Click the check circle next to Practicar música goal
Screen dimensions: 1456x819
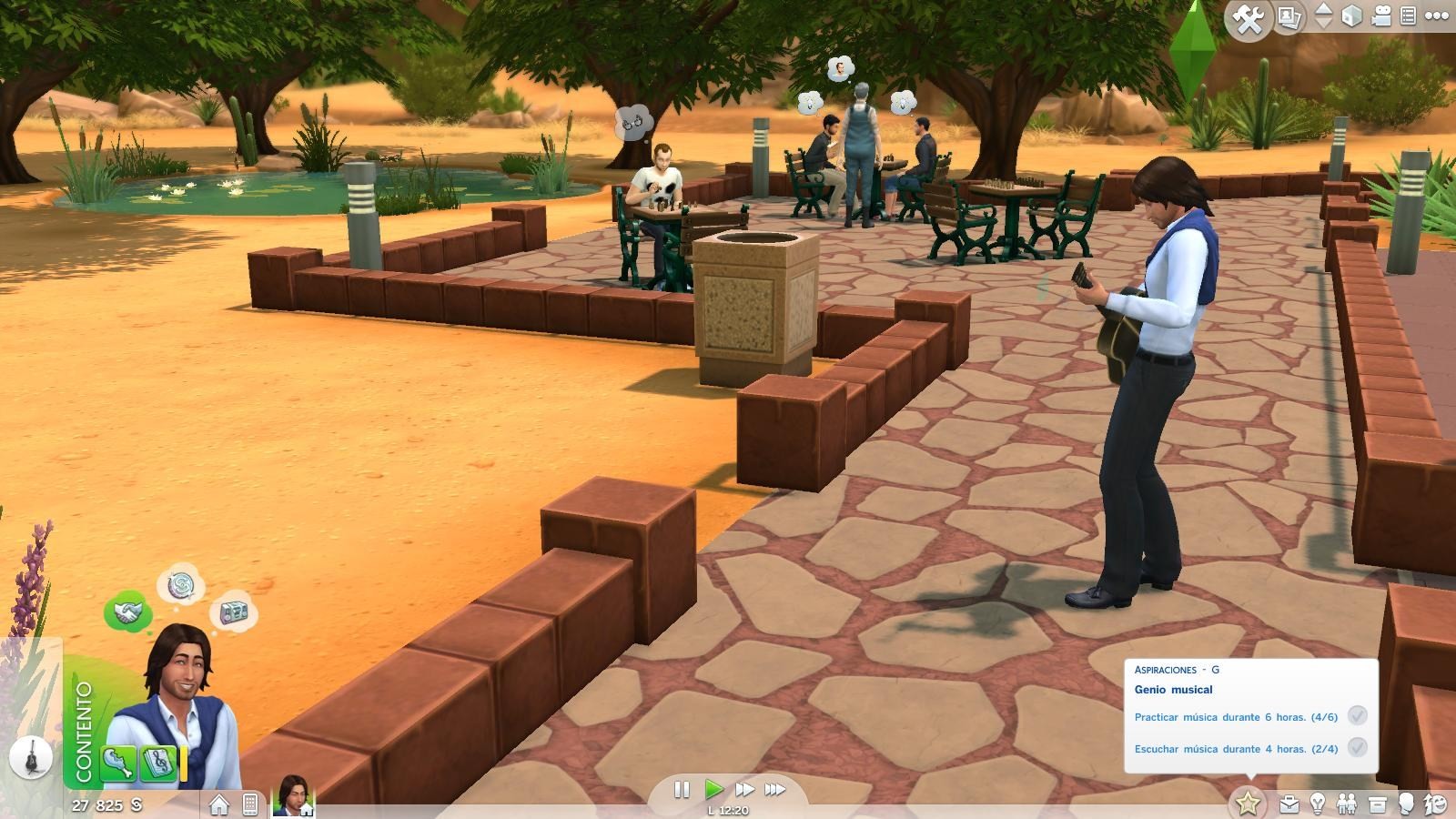point(1358,717)
